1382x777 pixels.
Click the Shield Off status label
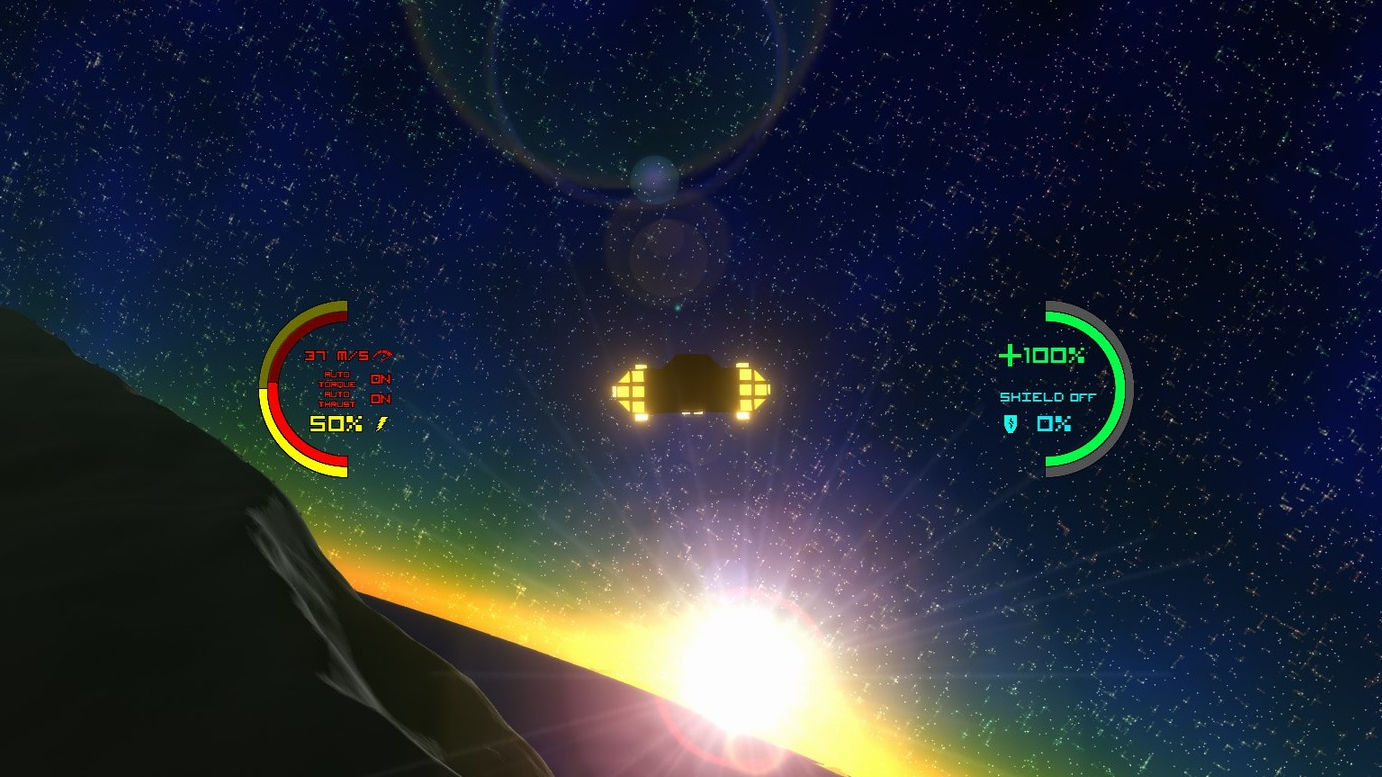click(x=1048, y=397)
